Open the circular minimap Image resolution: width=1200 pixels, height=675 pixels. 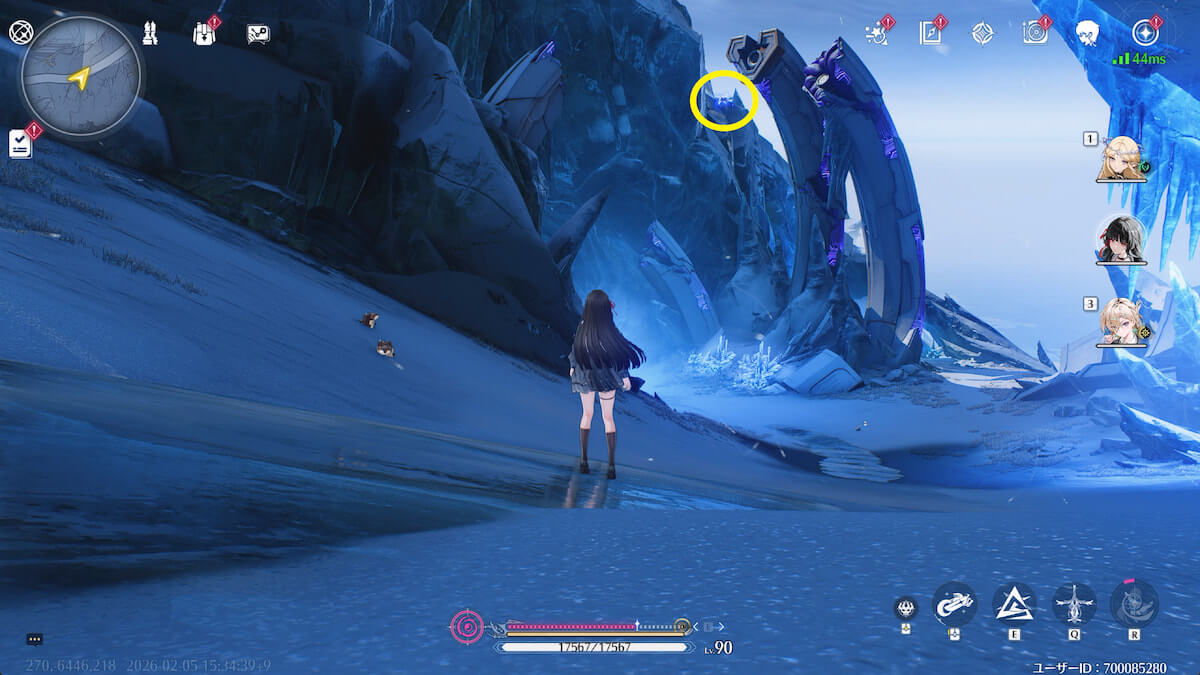[80, 76]
